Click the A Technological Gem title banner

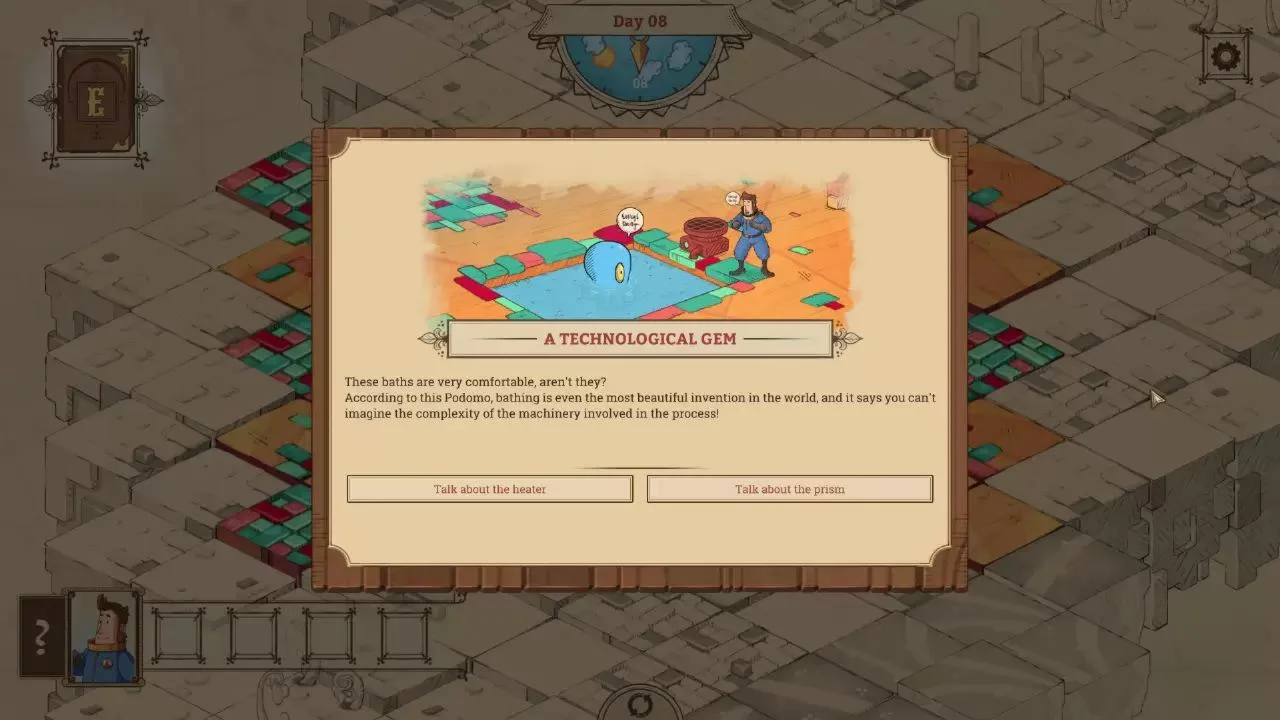pos(640,339)
